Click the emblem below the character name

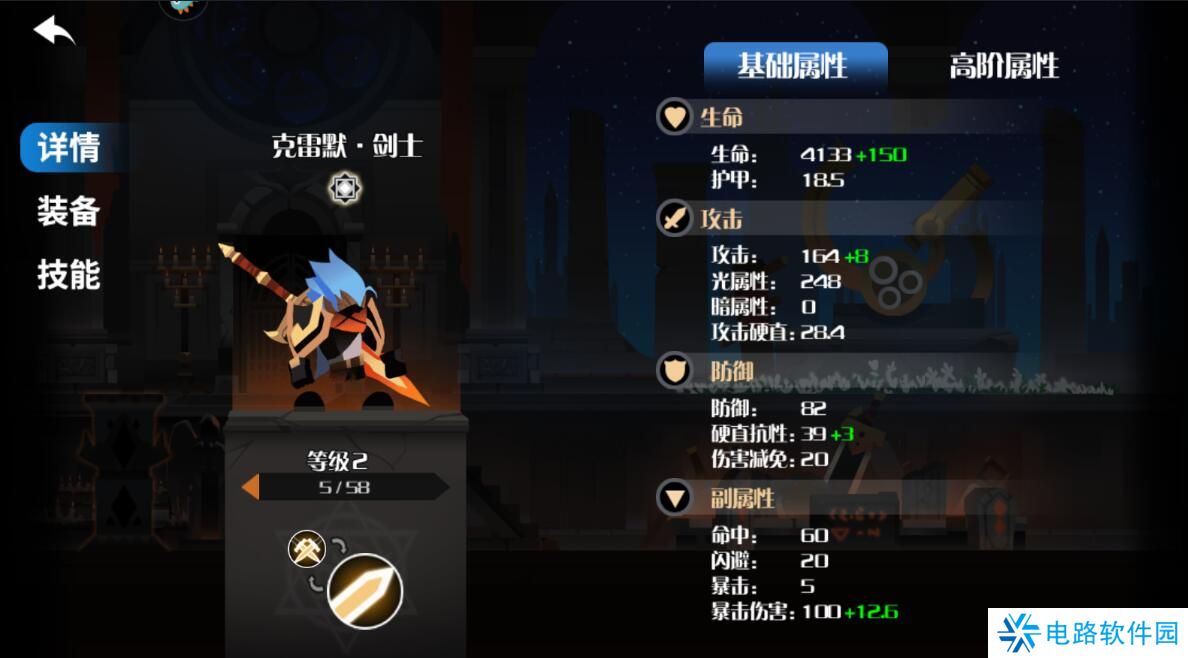(345, 188)
